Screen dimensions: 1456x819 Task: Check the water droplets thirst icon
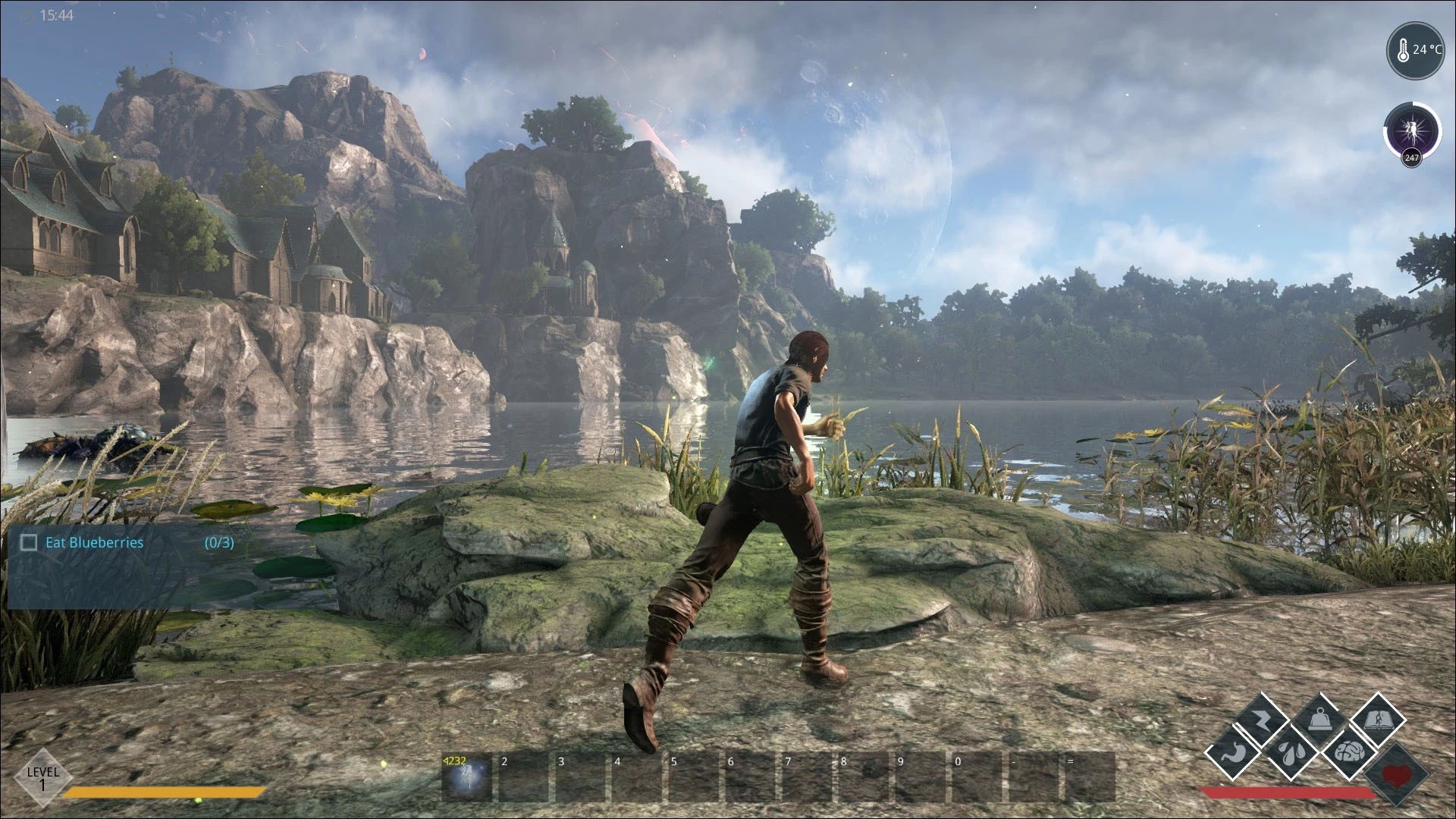click(1291, 754)
